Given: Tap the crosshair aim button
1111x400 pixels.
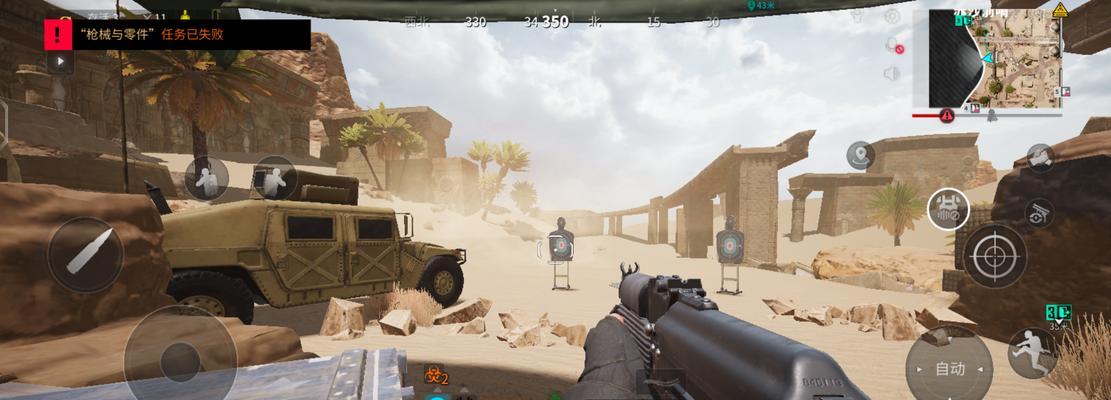Looking at the screenshot, I should pyautogui.click(x=994, y=255).
